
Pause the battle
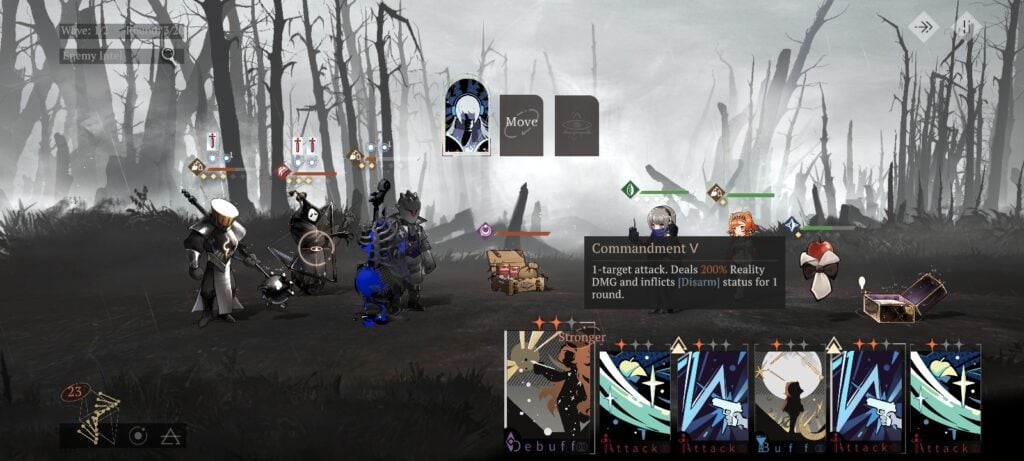pos(964,27)
